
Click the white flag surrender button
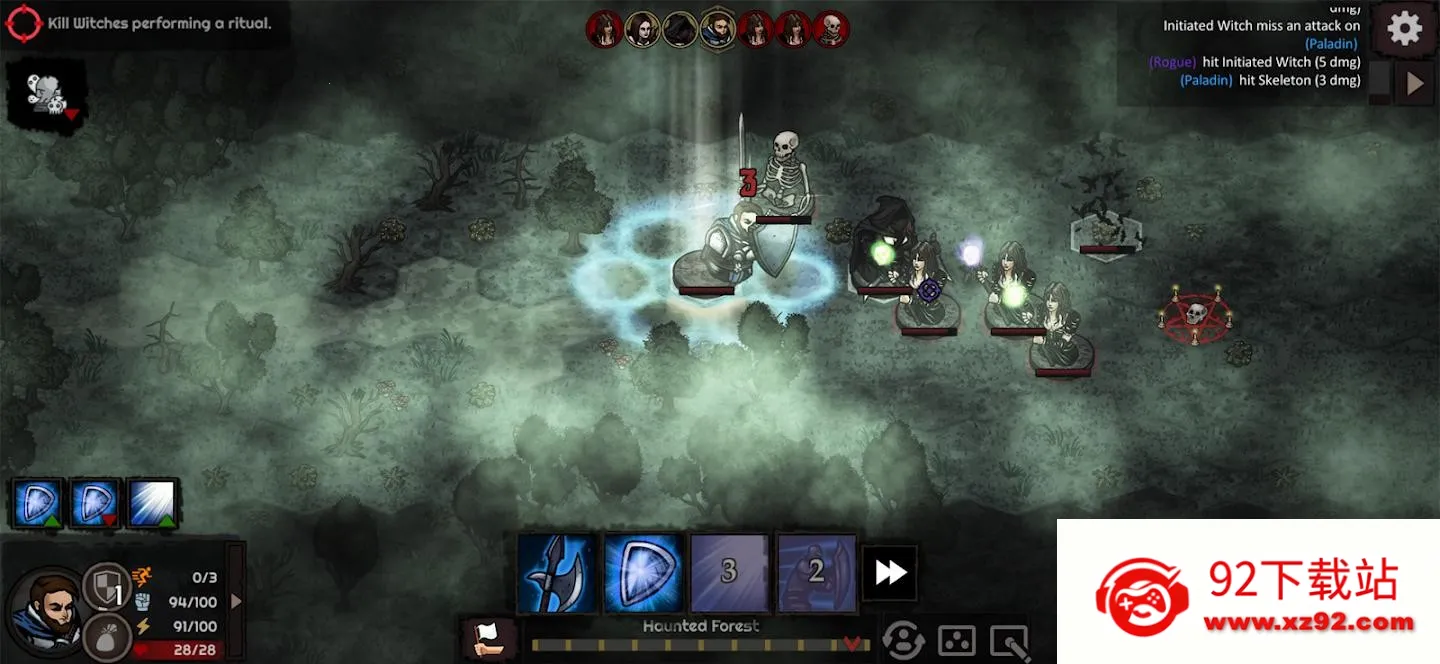coord(490,638)
